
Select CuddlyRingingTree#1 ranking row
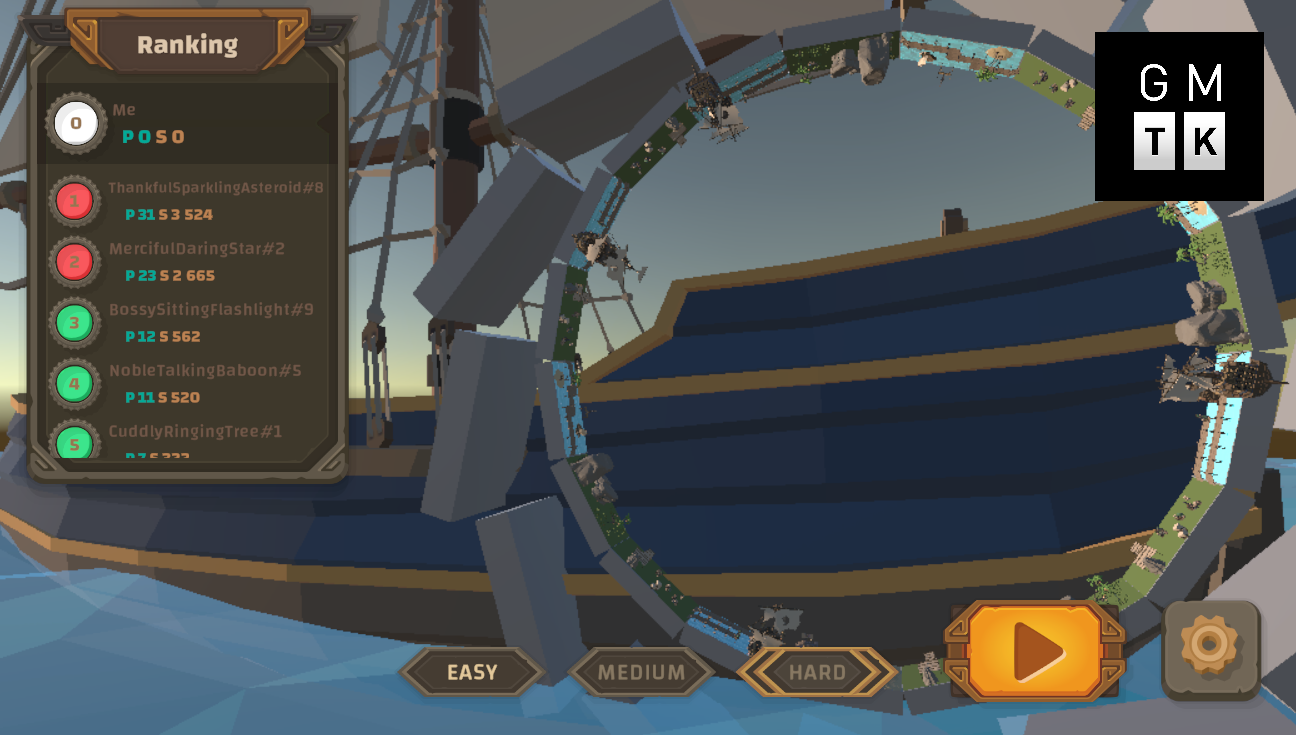pyautogui.click(x=190, y=440)
